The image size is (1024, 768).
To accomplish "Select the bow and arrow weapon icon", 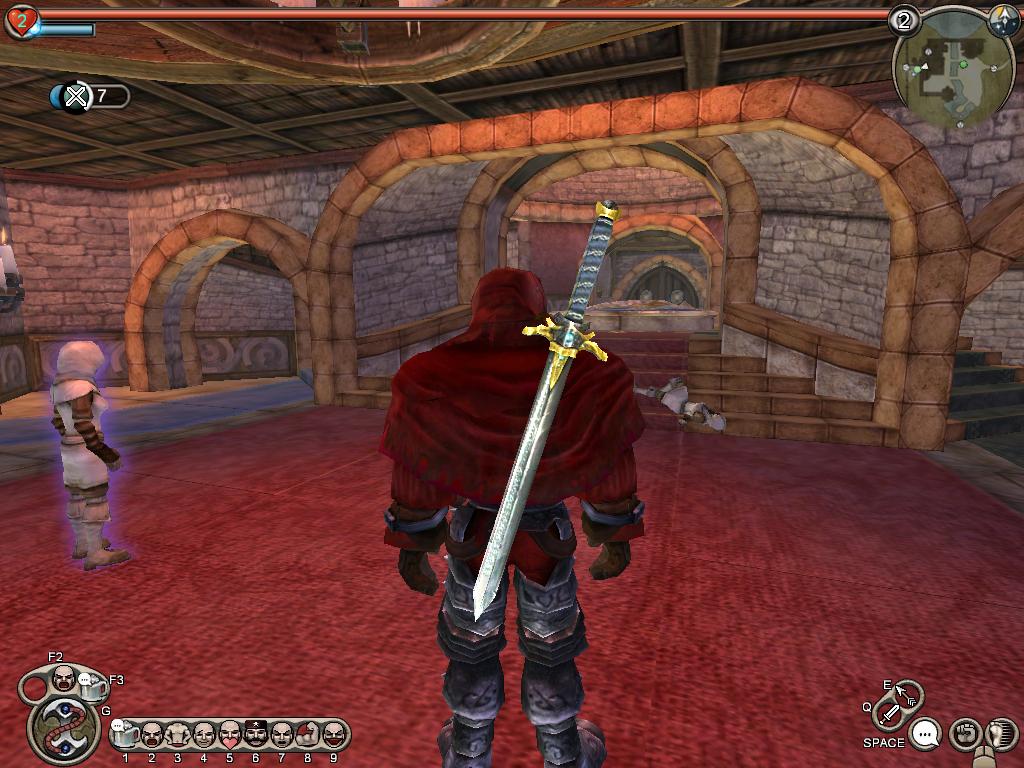I will point(907,693).
